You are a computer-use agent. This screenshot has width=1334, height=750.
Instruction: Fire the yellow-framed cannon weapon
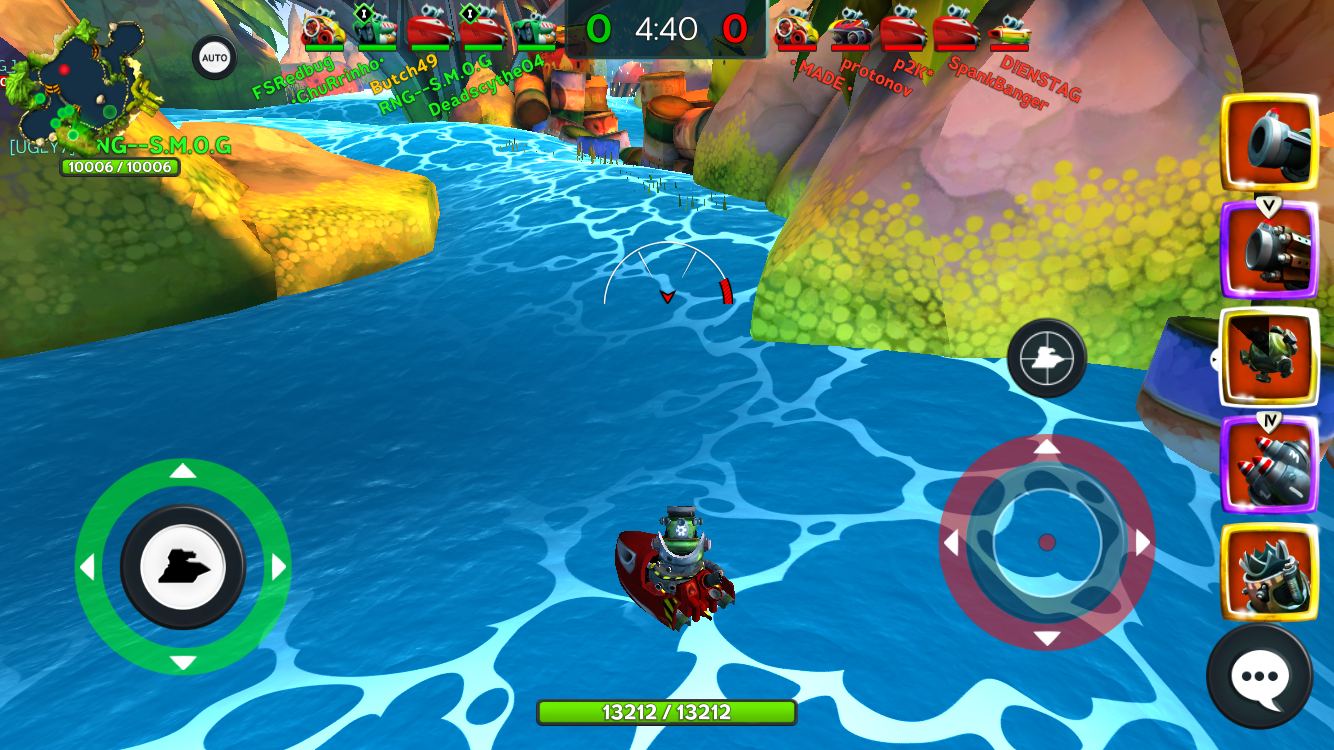1270,142
